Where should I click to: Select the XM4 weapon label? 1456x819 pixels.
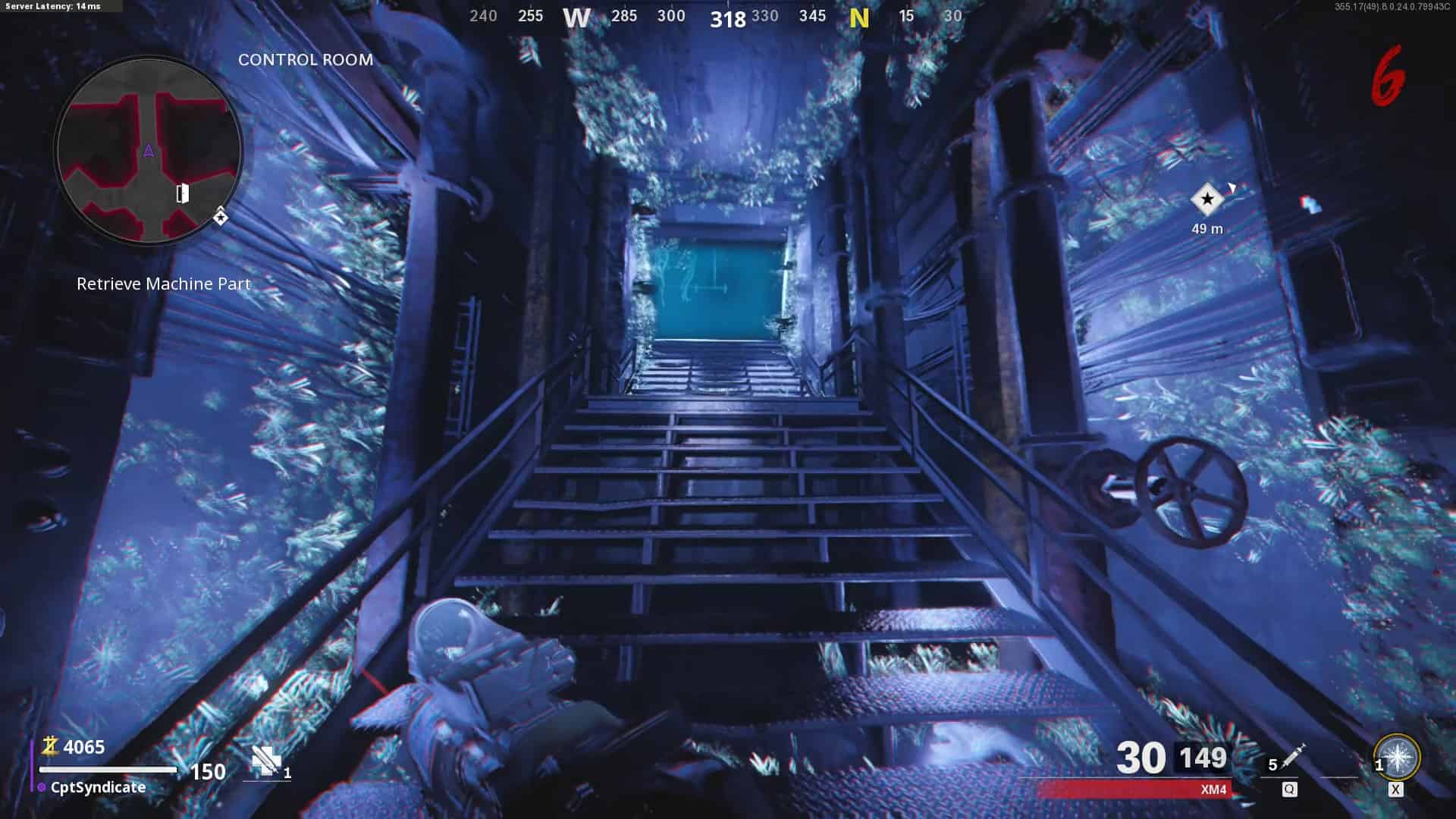pyautogui.click(x=1213, y=789)
